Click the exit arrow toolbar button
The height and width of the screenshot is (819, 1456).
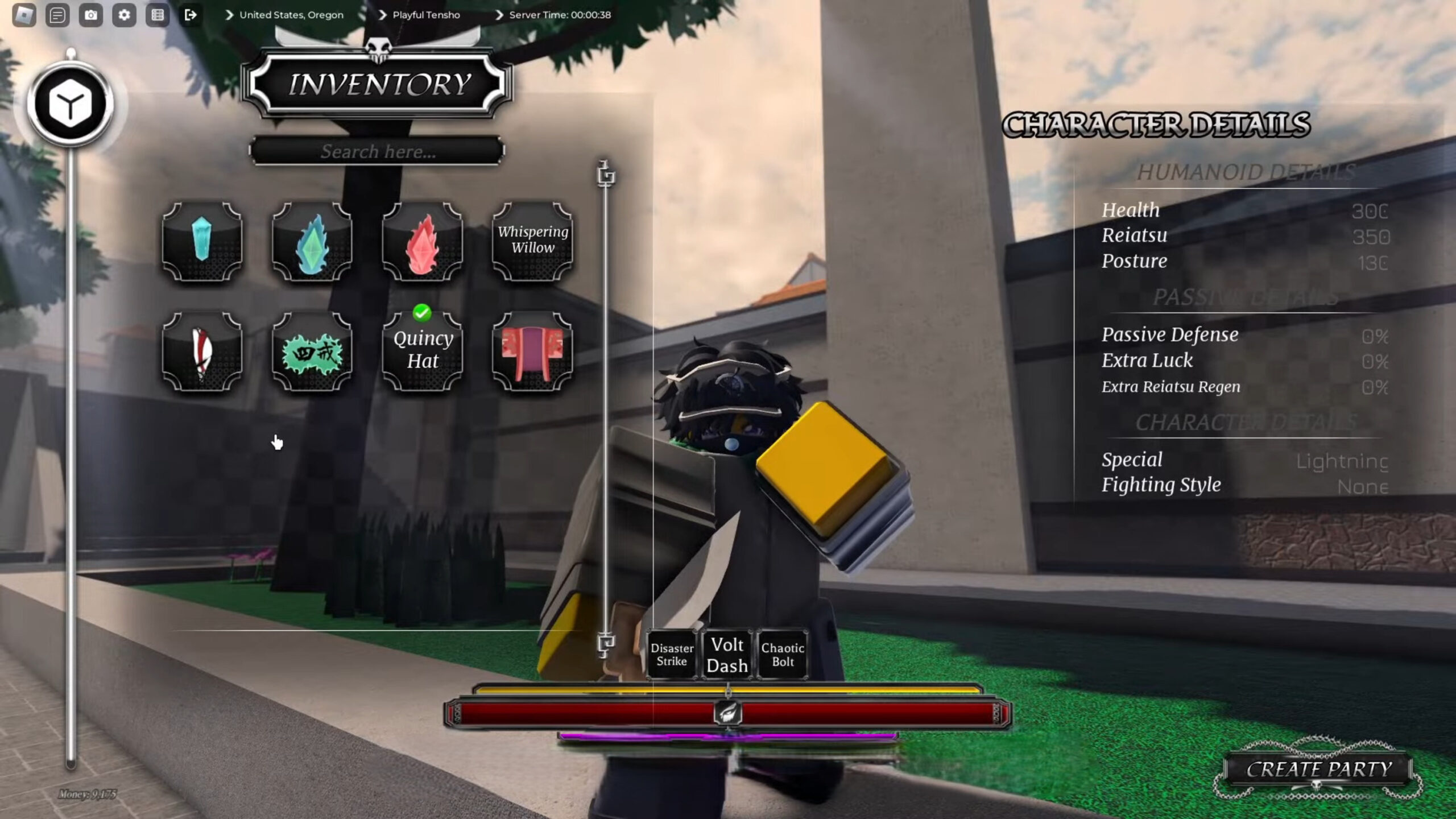pyautogui.click(x=191, y=15)
